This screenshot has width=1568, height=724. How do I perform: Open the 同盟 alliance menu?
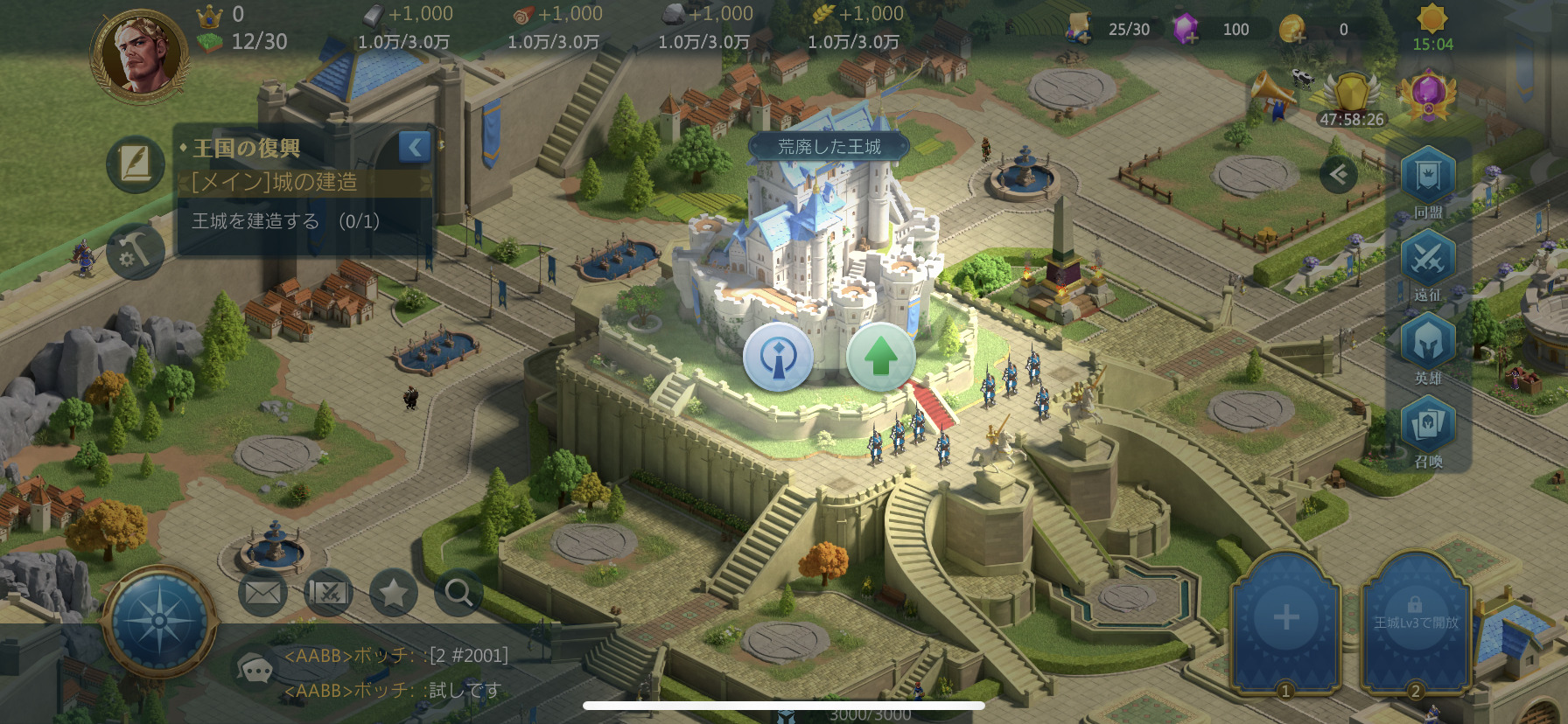coord(1428,180)
